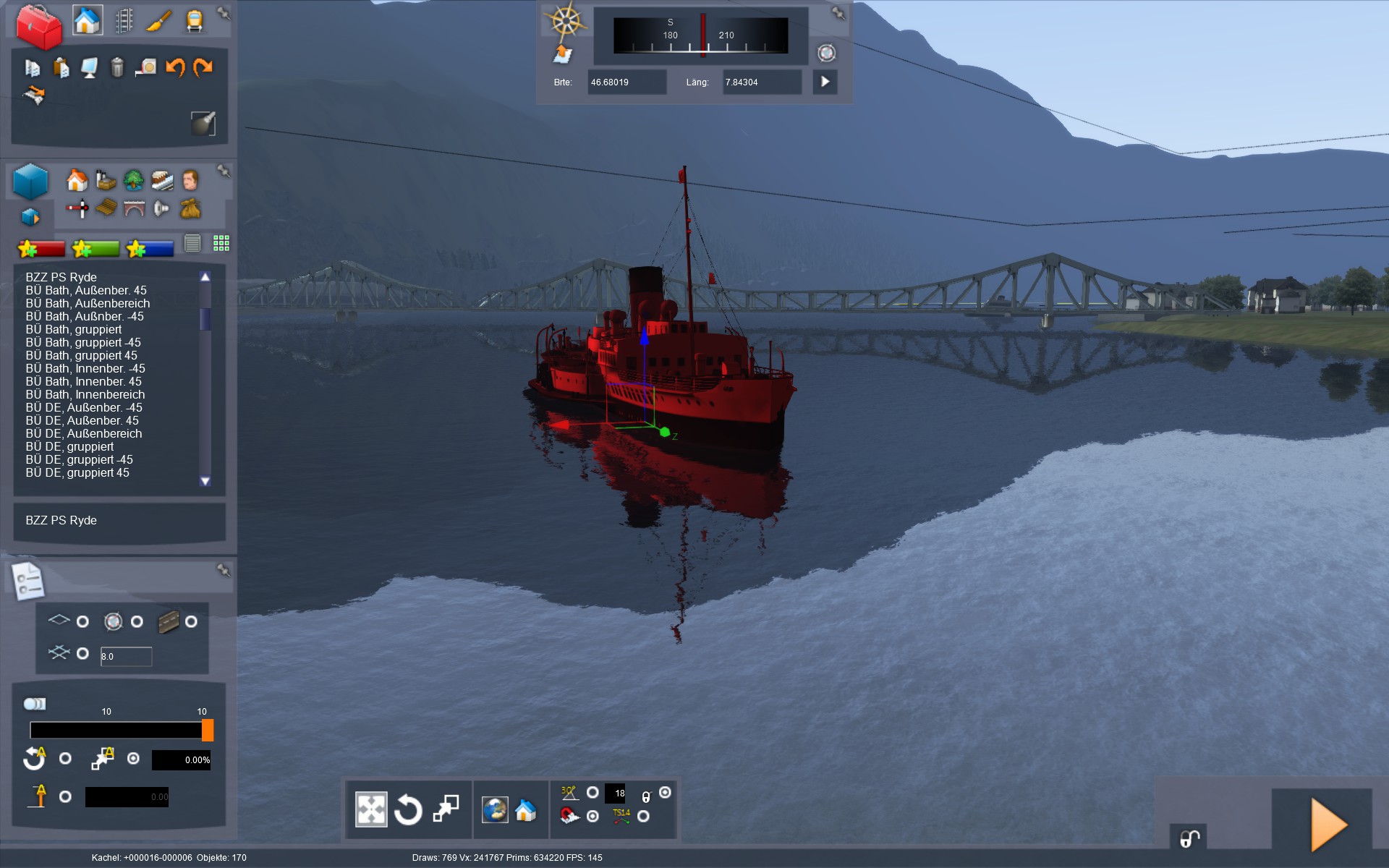Click the list scroll-down arrow
The image size is (1389, 868).
(205, 481)
